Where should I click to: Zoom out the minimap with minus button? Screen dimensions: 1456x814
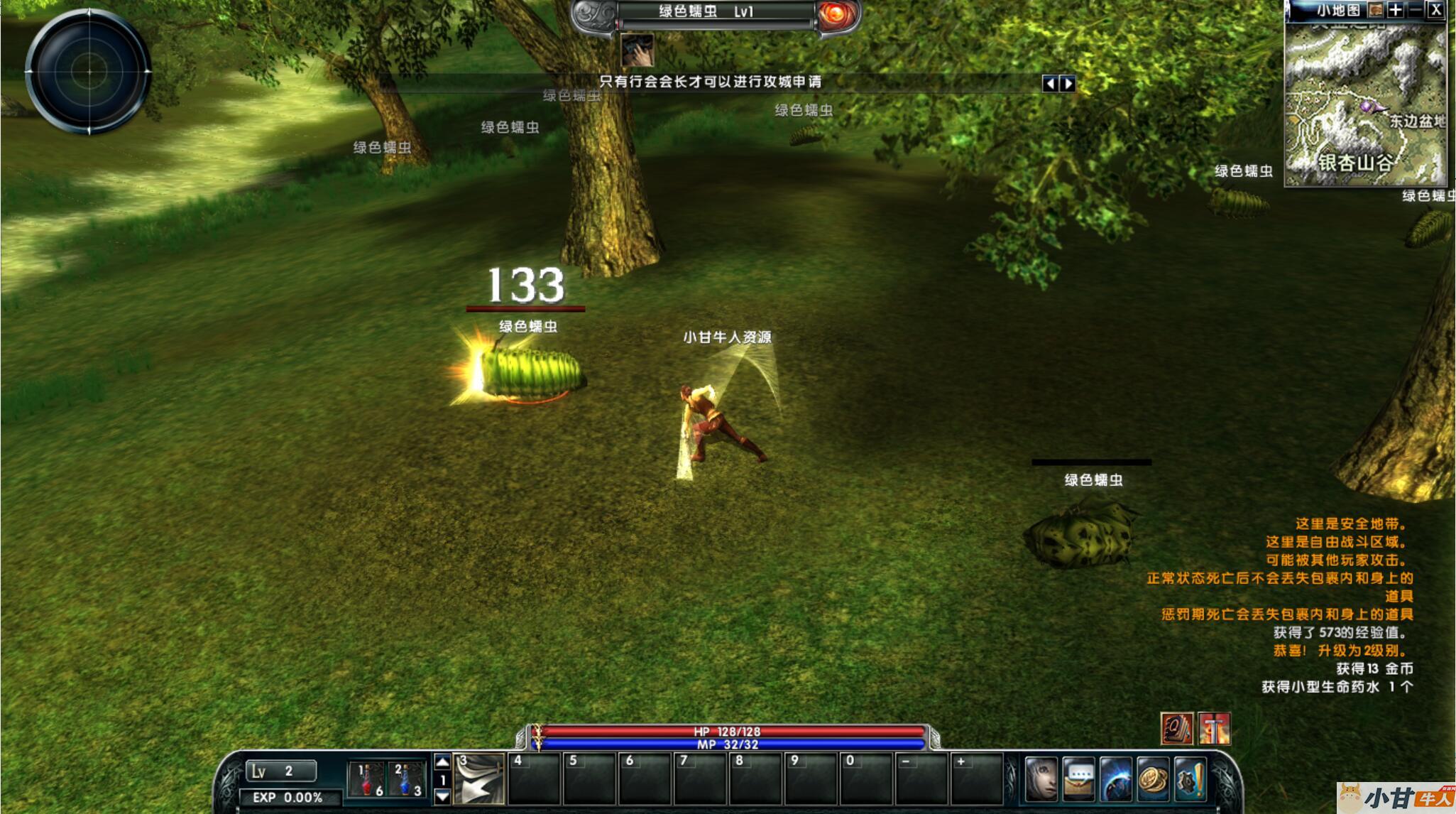click(x=1415, y=10)
